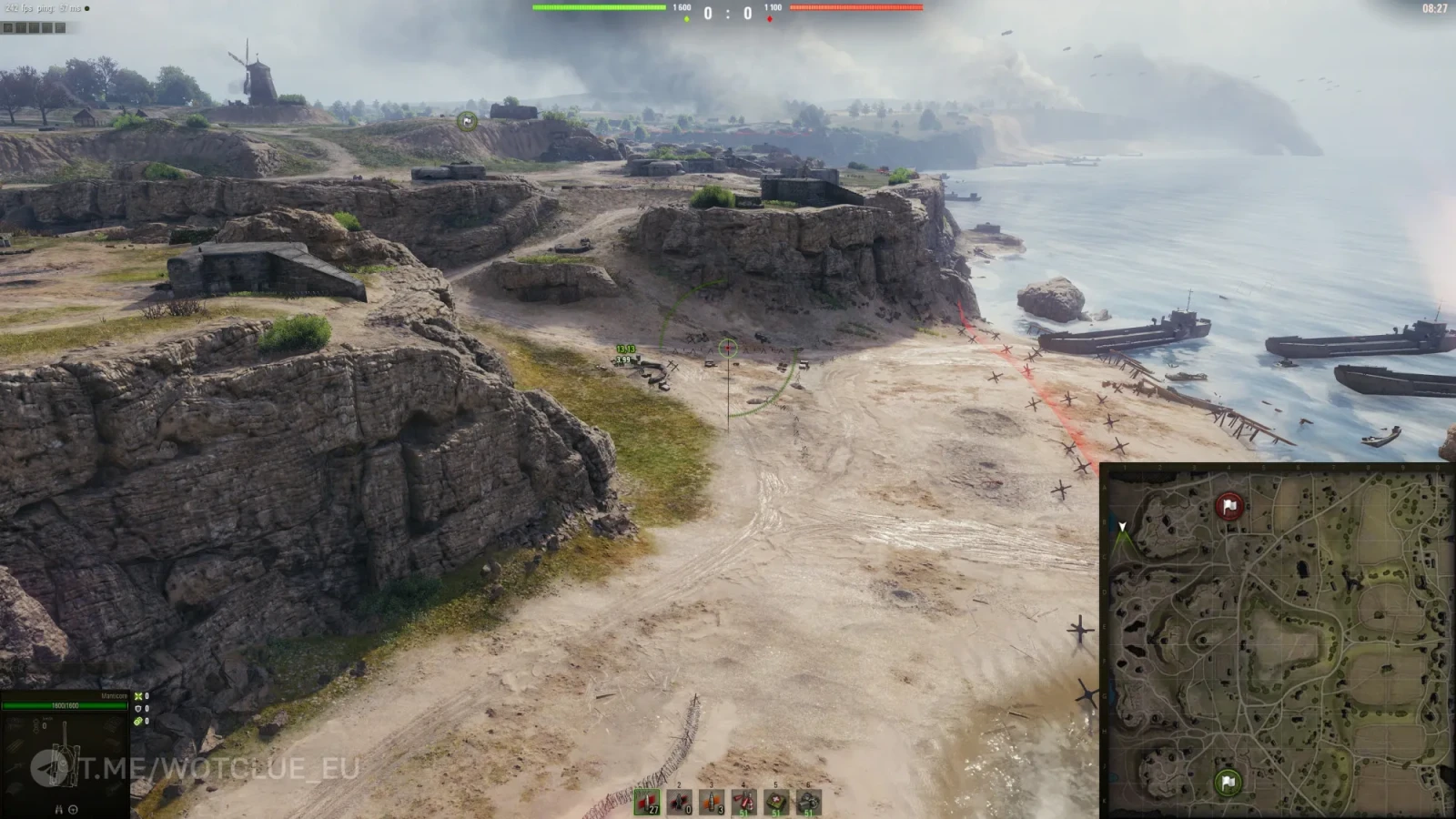Use the red fire extinguisher consumable
The width and height of the screenshot is (1456, 819).
coord(744,802)
